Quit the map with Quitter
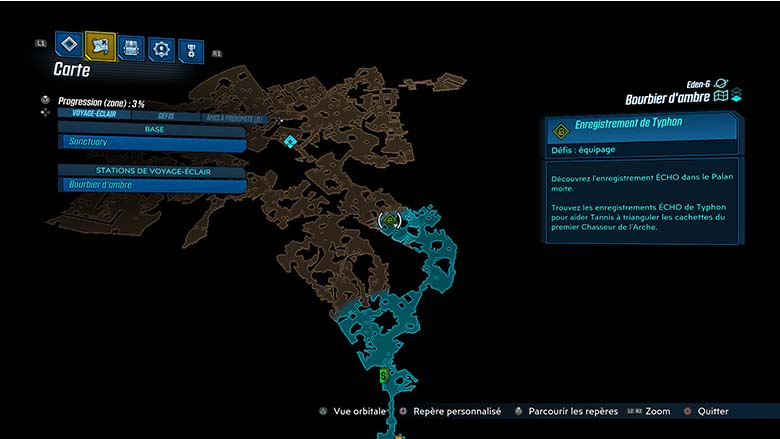The image size is (780, 439). click(706, 411)
